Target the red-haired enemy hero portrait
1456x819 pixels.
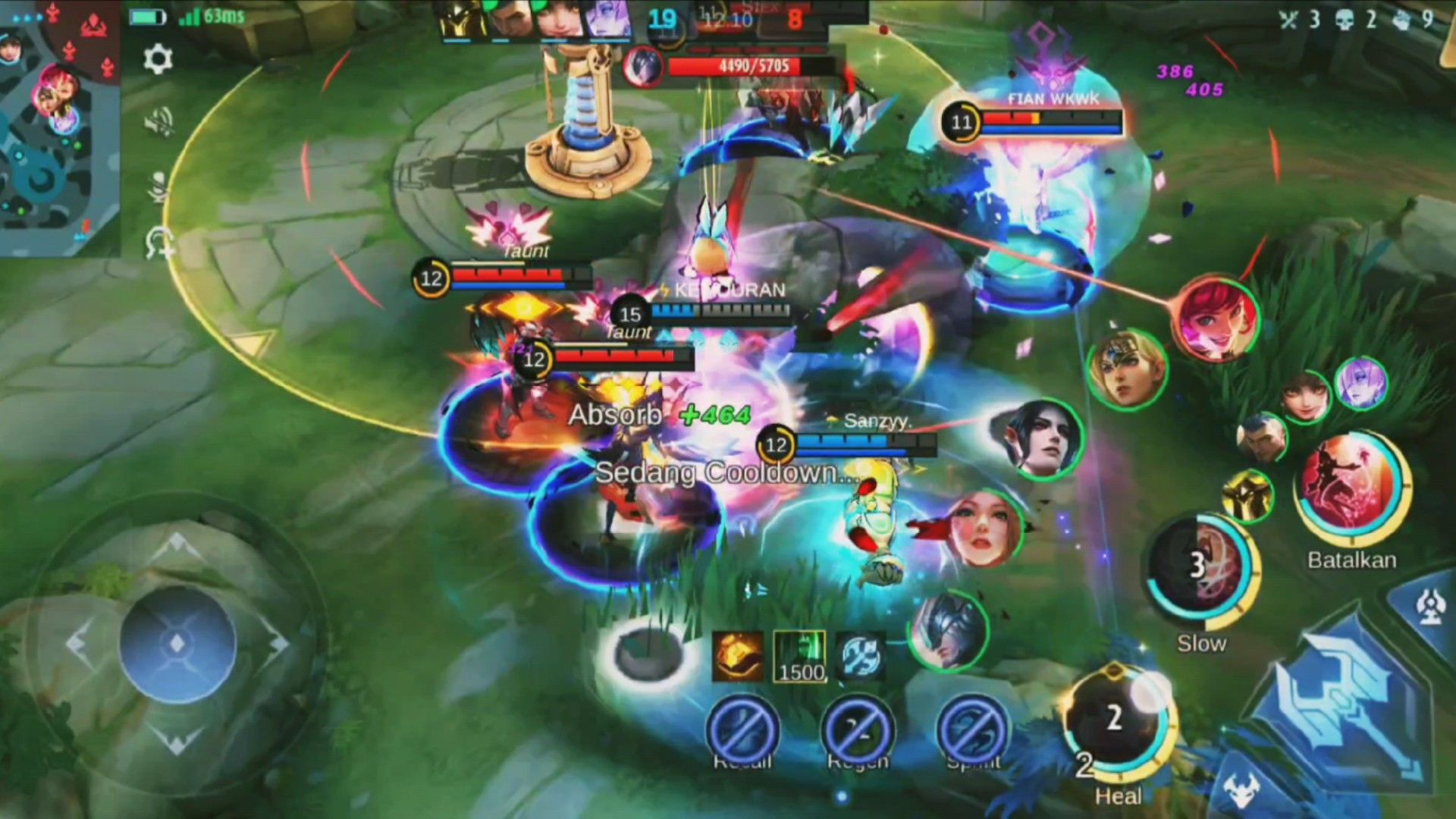coord(1216,318)
